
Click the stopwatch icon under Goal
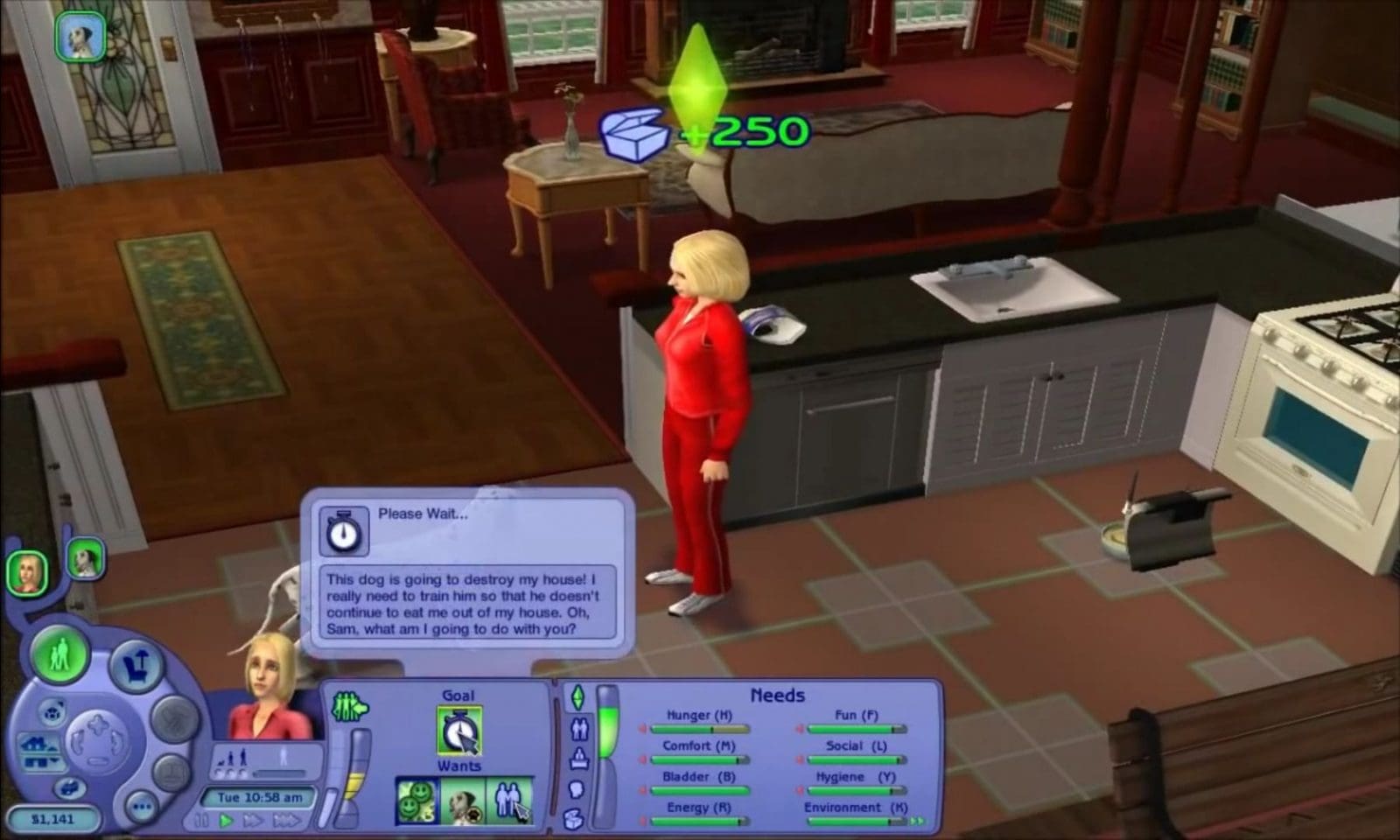point(458,730)
